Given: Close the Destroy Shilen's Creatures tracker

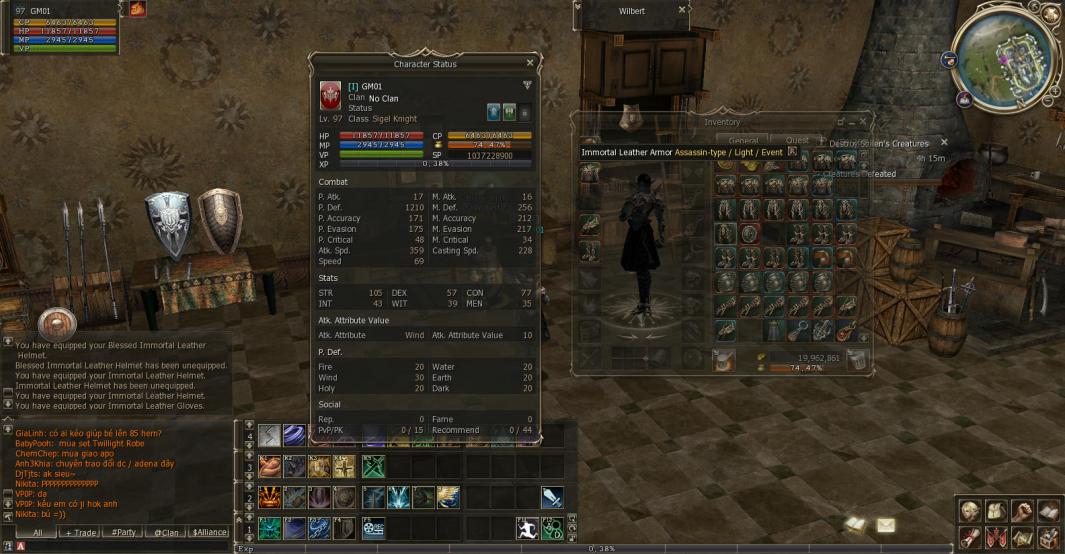Looking at the screenshot, I should pos(943,143).
